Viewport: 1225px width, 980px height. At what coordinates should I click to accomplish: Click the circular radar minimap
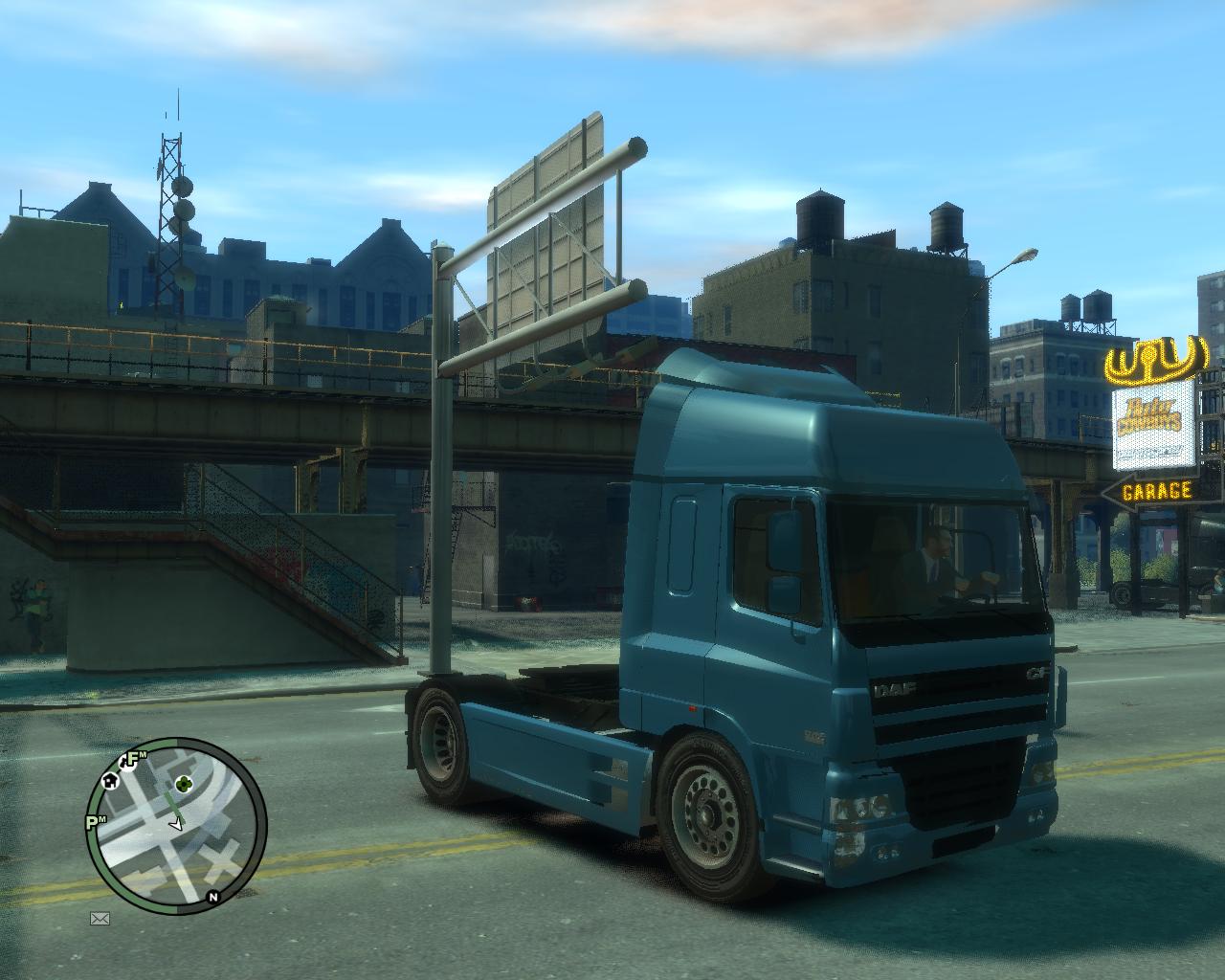coord(177,825)
